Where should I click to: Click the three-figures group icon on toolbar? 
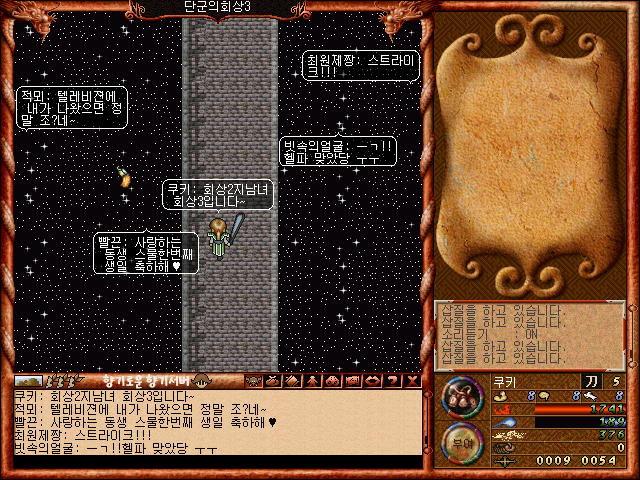click(62, 380)
